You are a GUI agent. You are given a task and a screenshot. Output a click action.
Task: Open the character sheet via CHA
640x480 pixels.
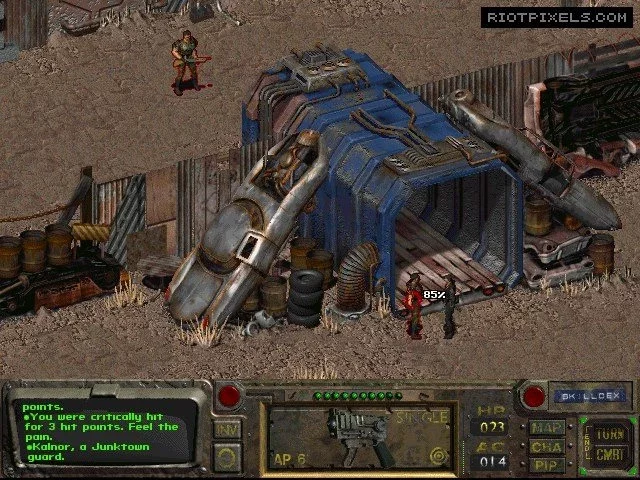click(548, 447)
